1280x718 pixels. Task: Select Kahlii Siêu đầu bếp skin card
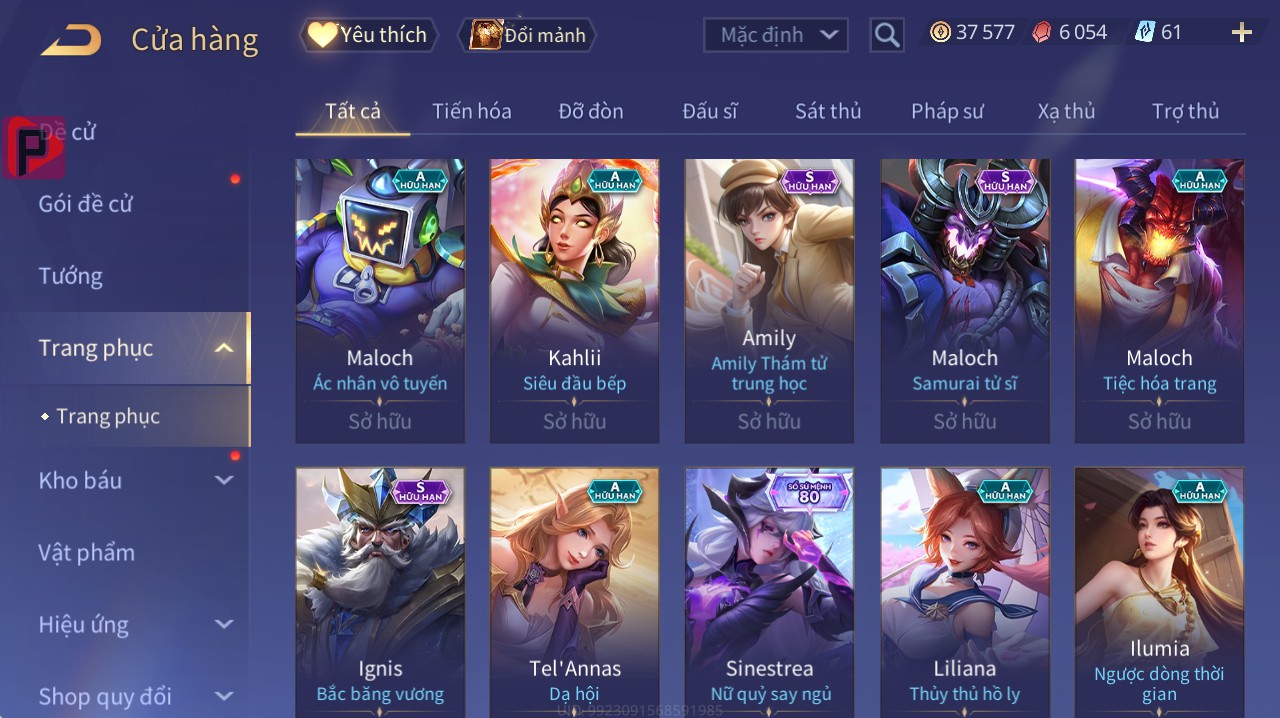pos(574,300)
